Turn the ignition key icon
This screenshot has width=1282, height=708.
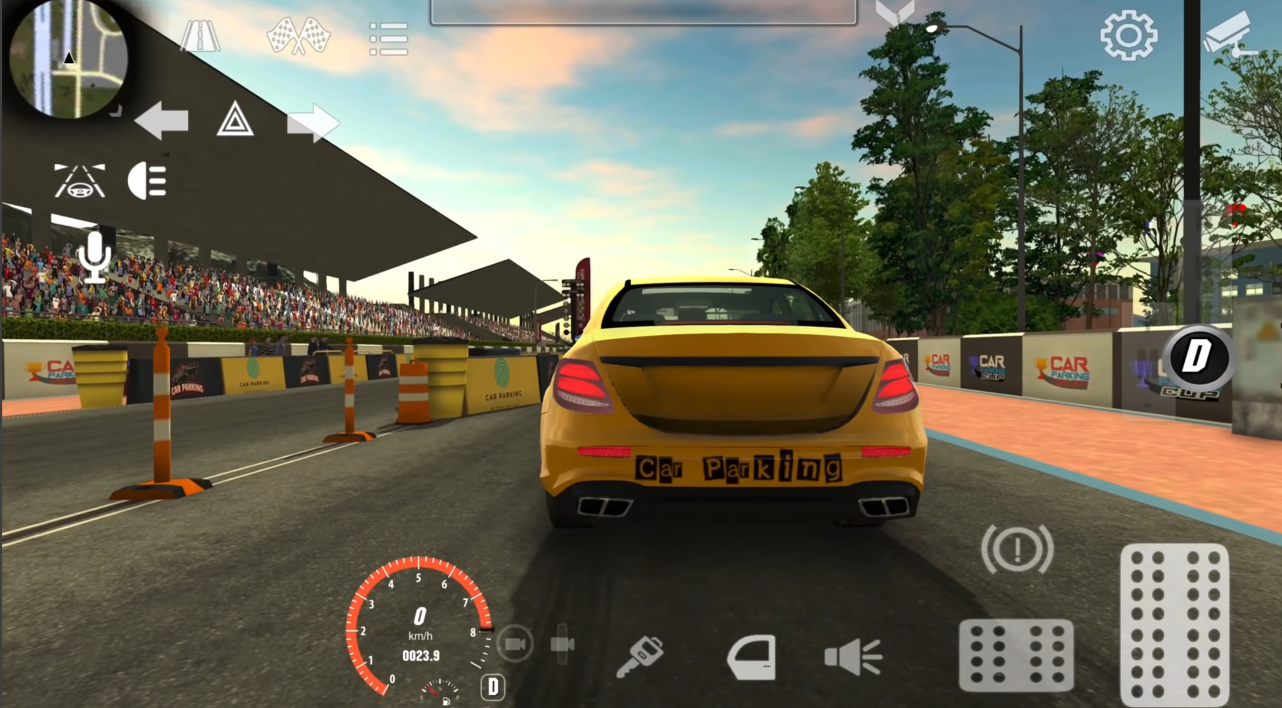click(640, 658)
